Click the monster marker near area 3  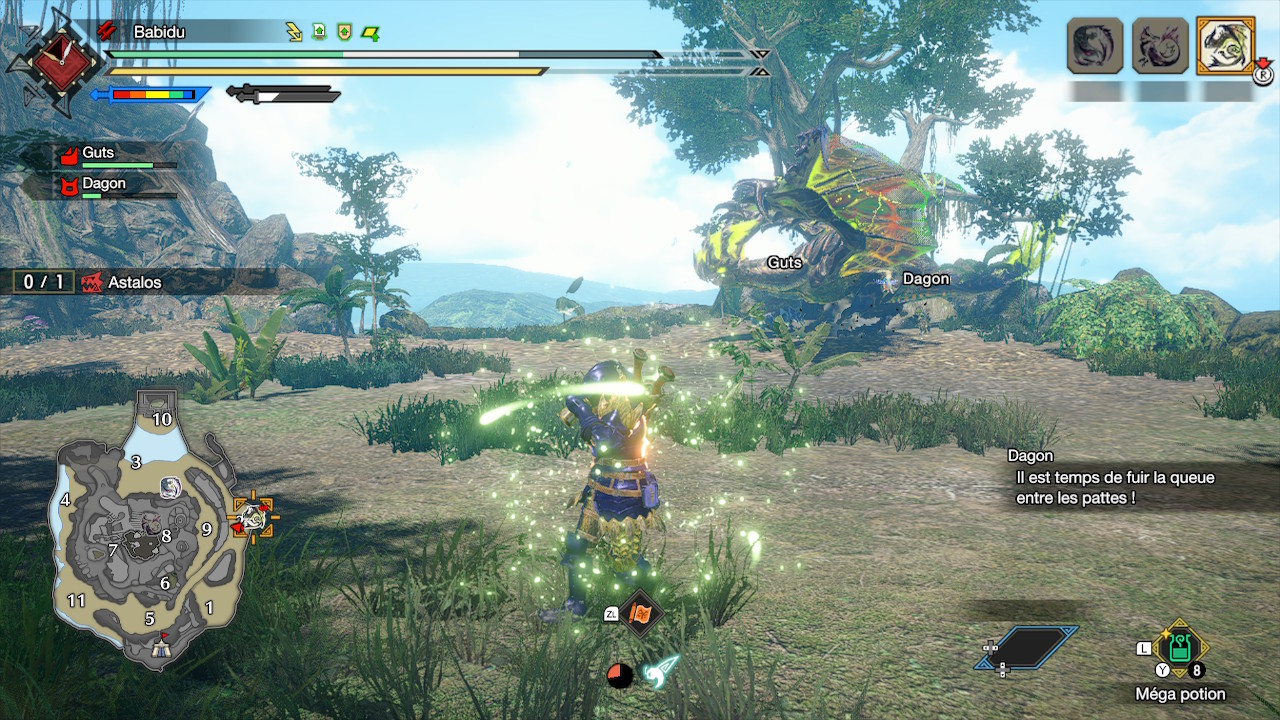tap(170, 487)
